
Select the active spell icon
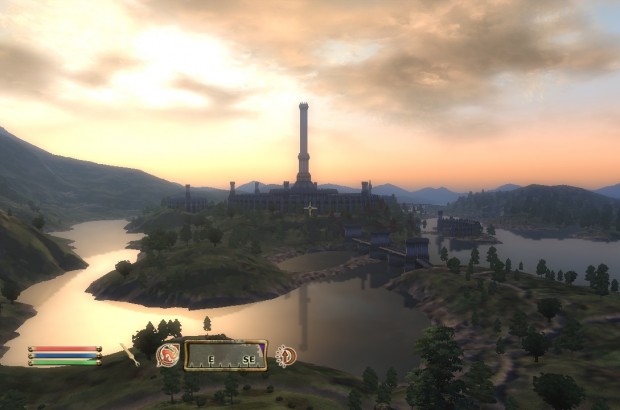[x=169, y=354]
